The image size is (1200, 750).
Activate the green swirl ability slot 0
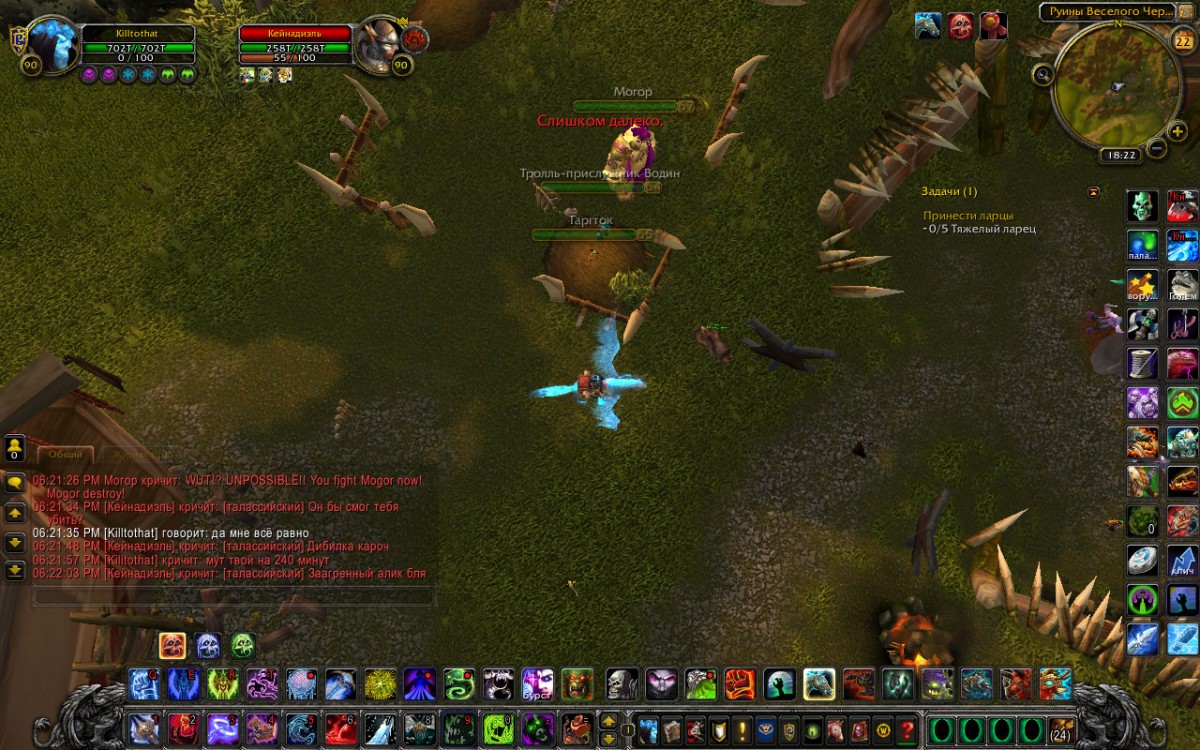(498, 728)
